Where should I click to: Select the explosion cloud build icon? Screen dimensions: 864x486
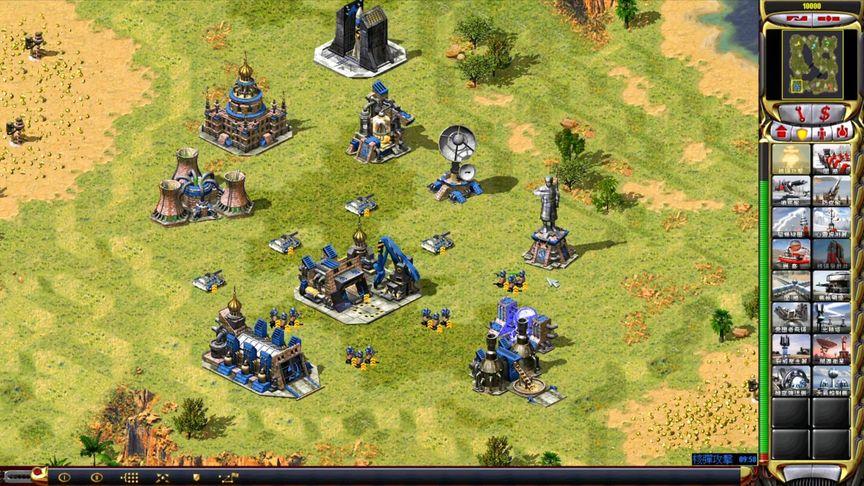[x=791, y=159]
